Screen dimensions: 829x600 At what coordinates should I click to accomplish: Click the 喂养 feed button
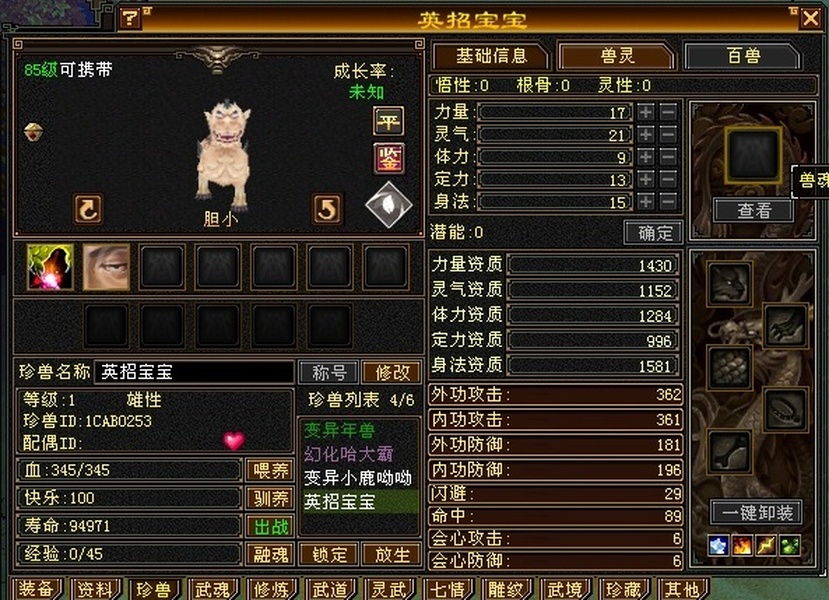[x=270, y=470]
